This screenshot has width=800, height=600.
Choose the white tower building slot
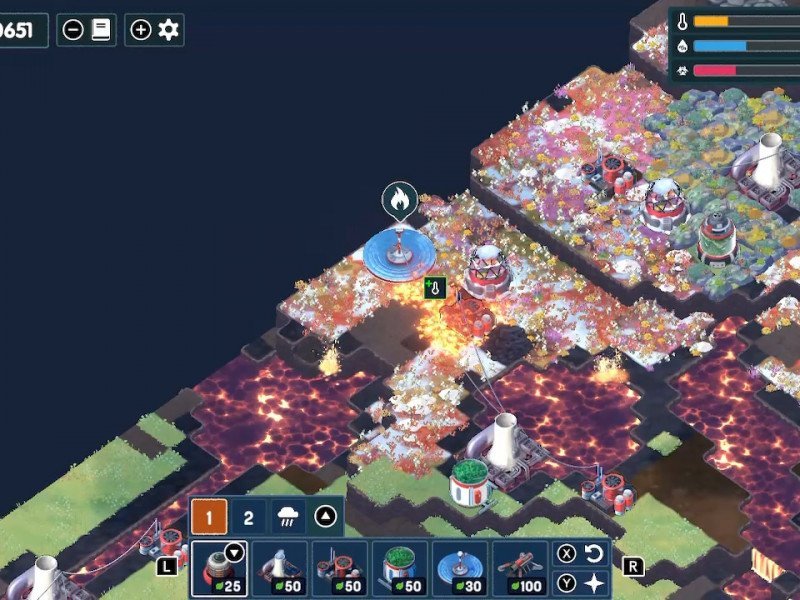(280, 568)
